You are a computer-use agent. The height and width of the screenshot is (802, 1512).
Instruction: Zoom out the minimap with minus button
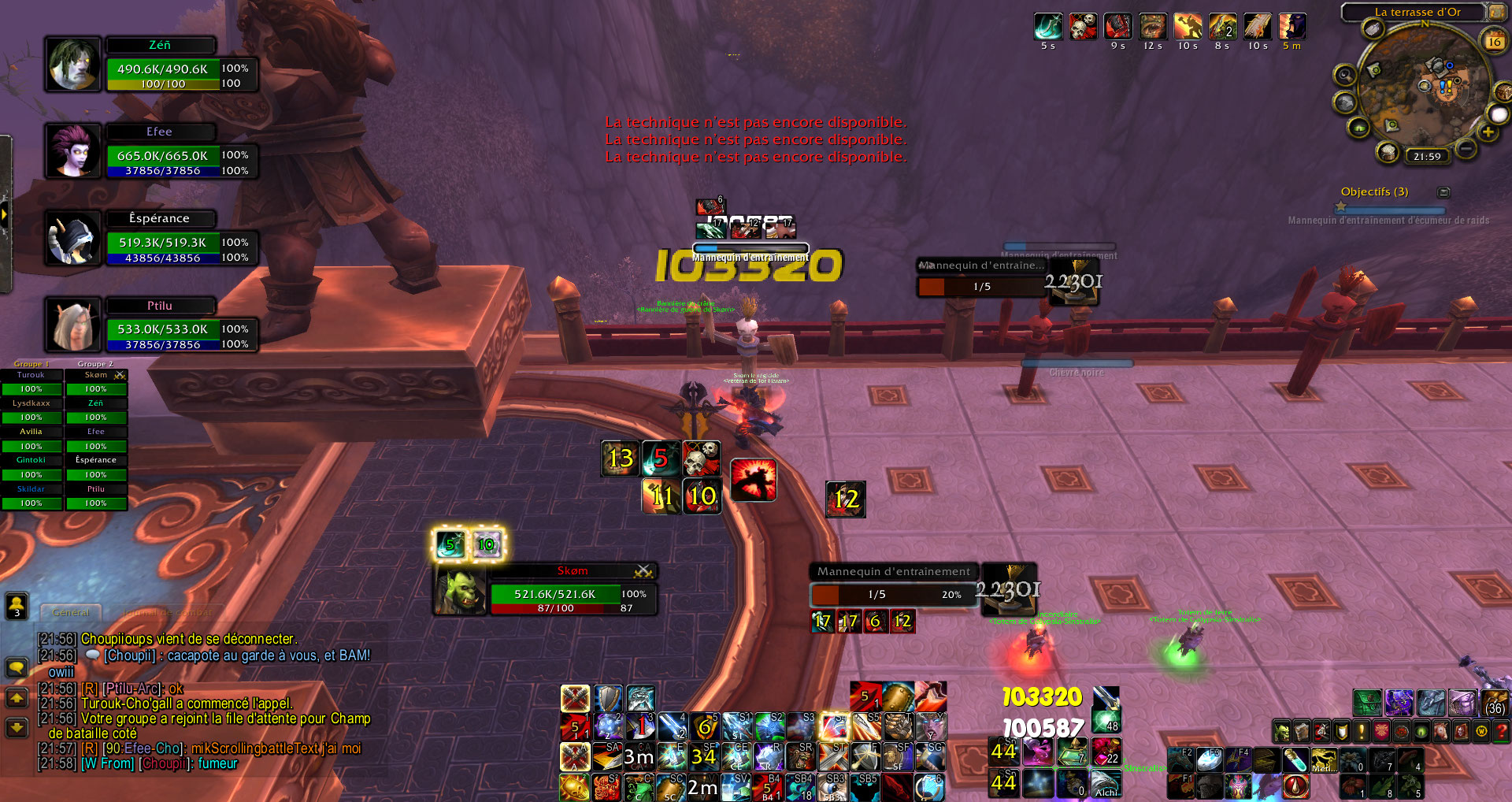(1466, 148)
